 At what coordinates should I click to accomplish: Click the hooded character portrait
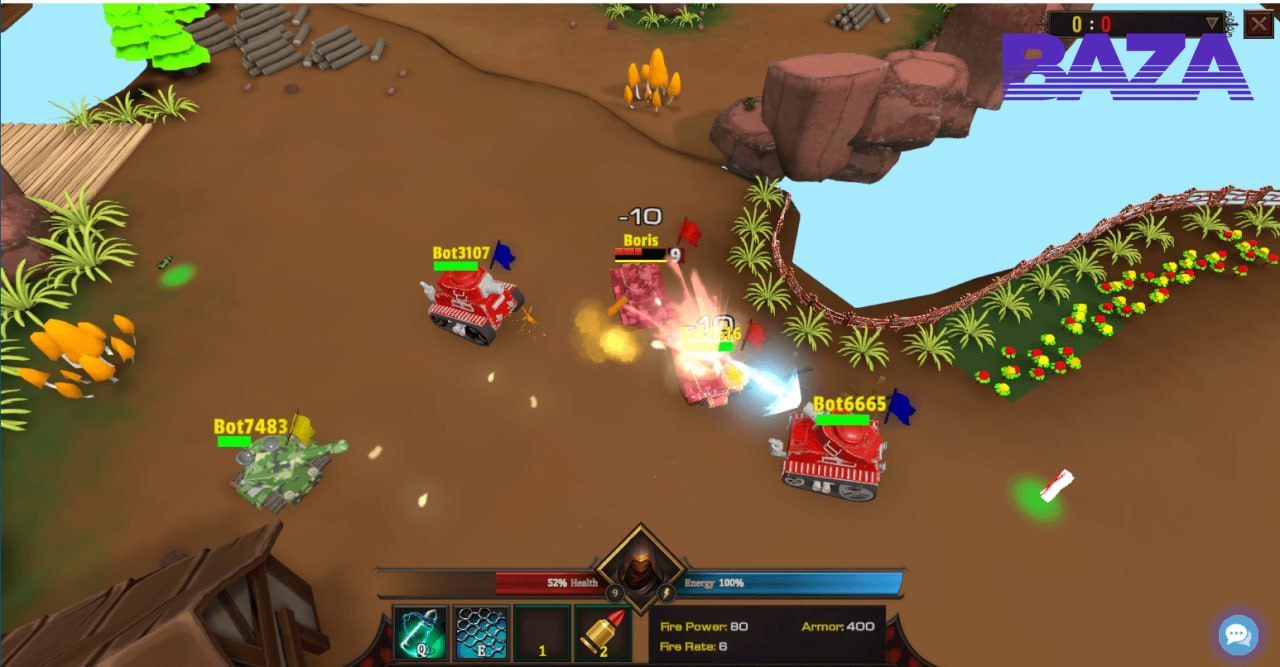[x=640, y=570]
